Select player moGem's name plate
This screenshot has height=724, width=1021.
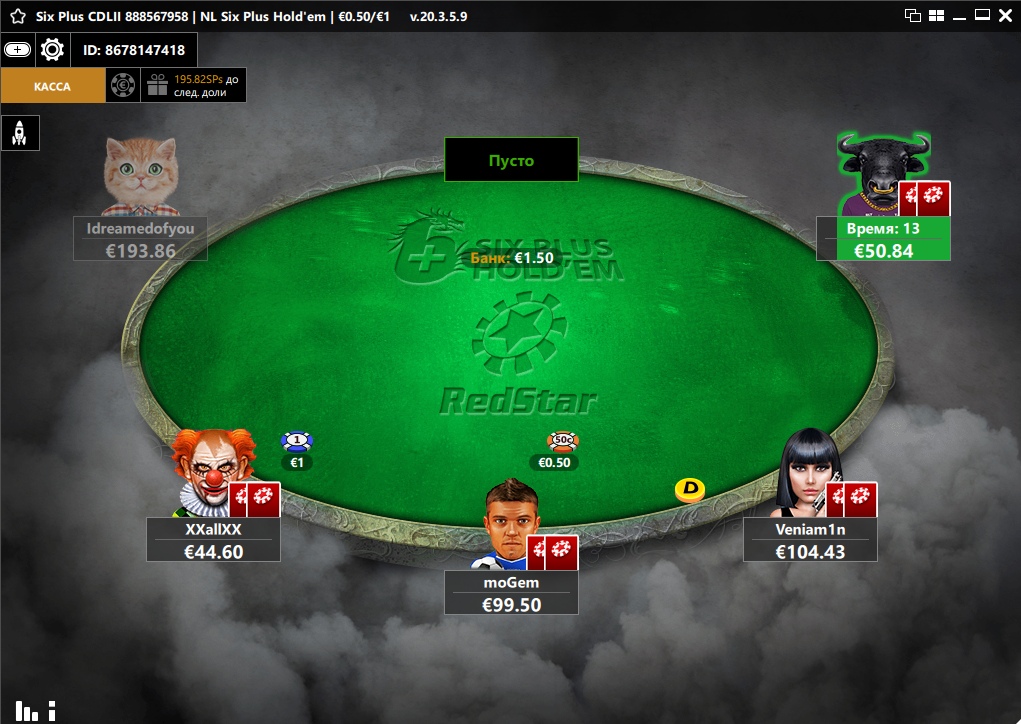point(511,594)
